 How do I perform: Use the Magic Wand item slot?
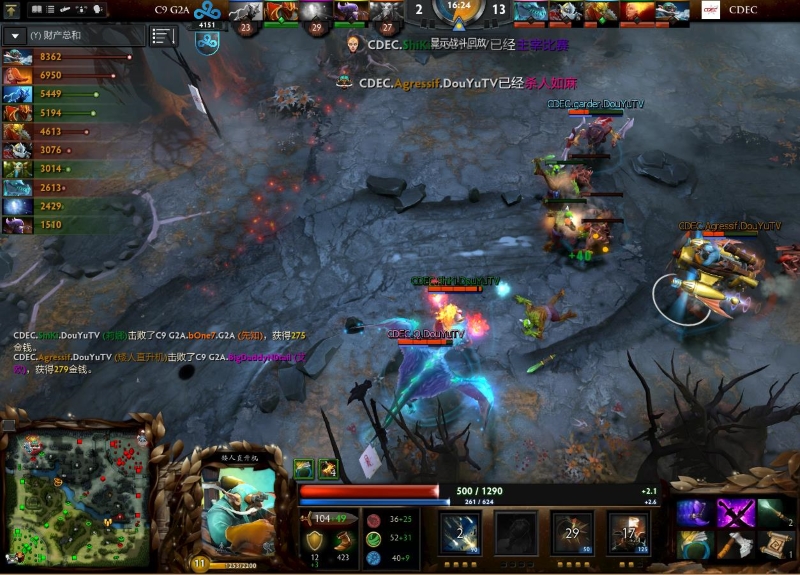coord(773,512)
